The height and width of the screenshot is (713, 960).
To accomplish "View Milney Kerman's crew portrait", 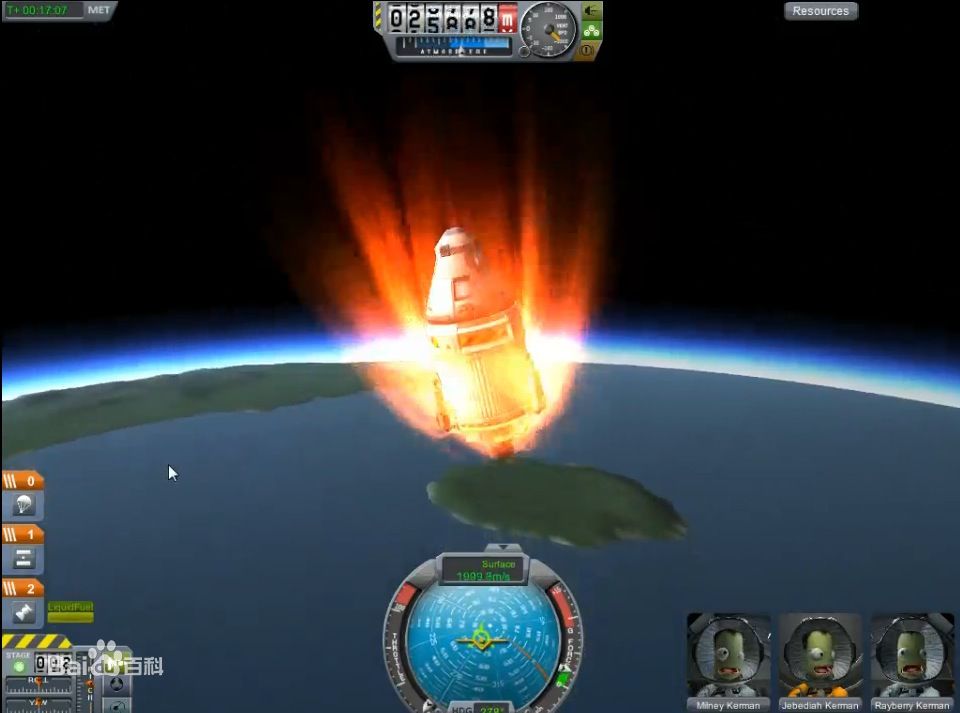I will point(728,655).
